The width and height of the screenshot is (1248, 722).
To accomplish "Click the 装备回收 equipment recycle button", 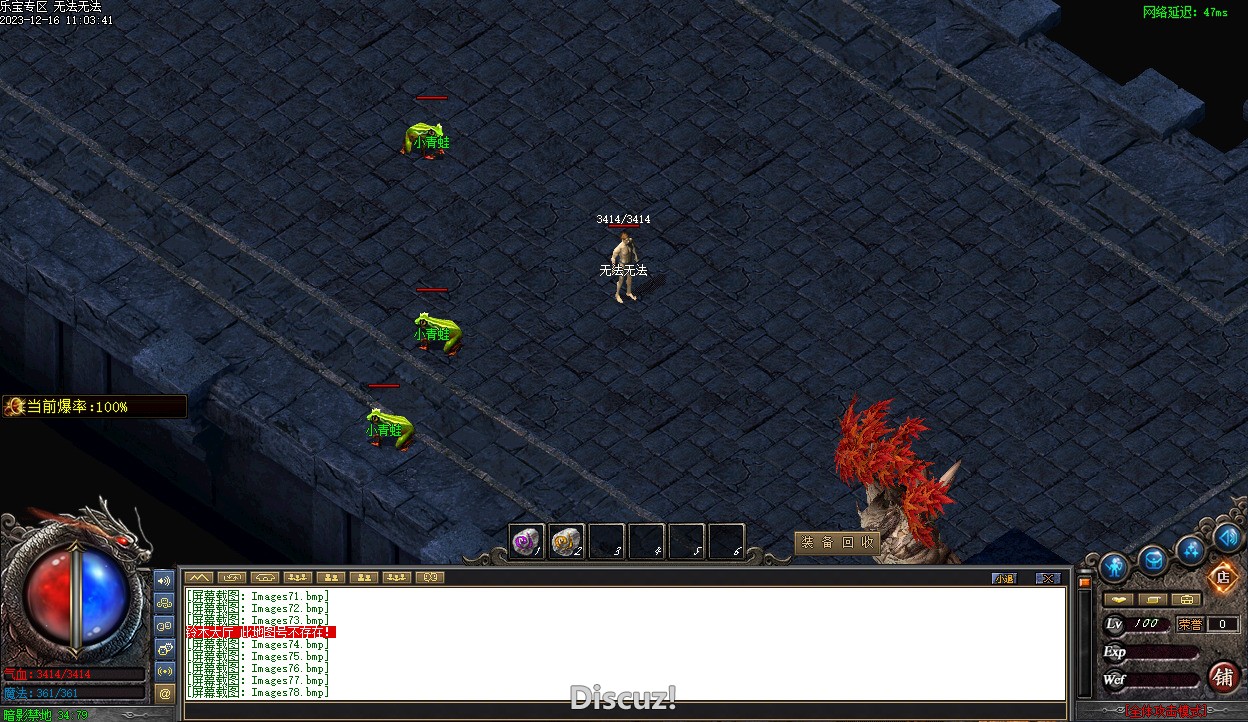I will click(837, 542).
